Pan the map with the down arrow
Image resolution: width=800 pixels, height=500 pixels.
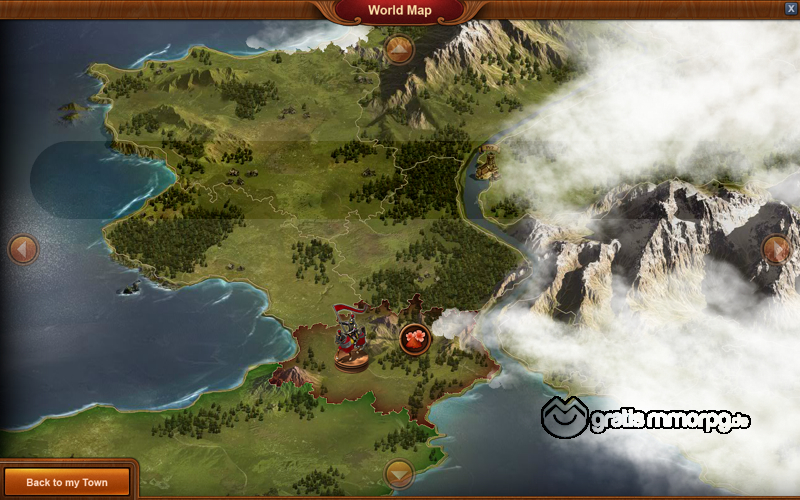(399, 474)
